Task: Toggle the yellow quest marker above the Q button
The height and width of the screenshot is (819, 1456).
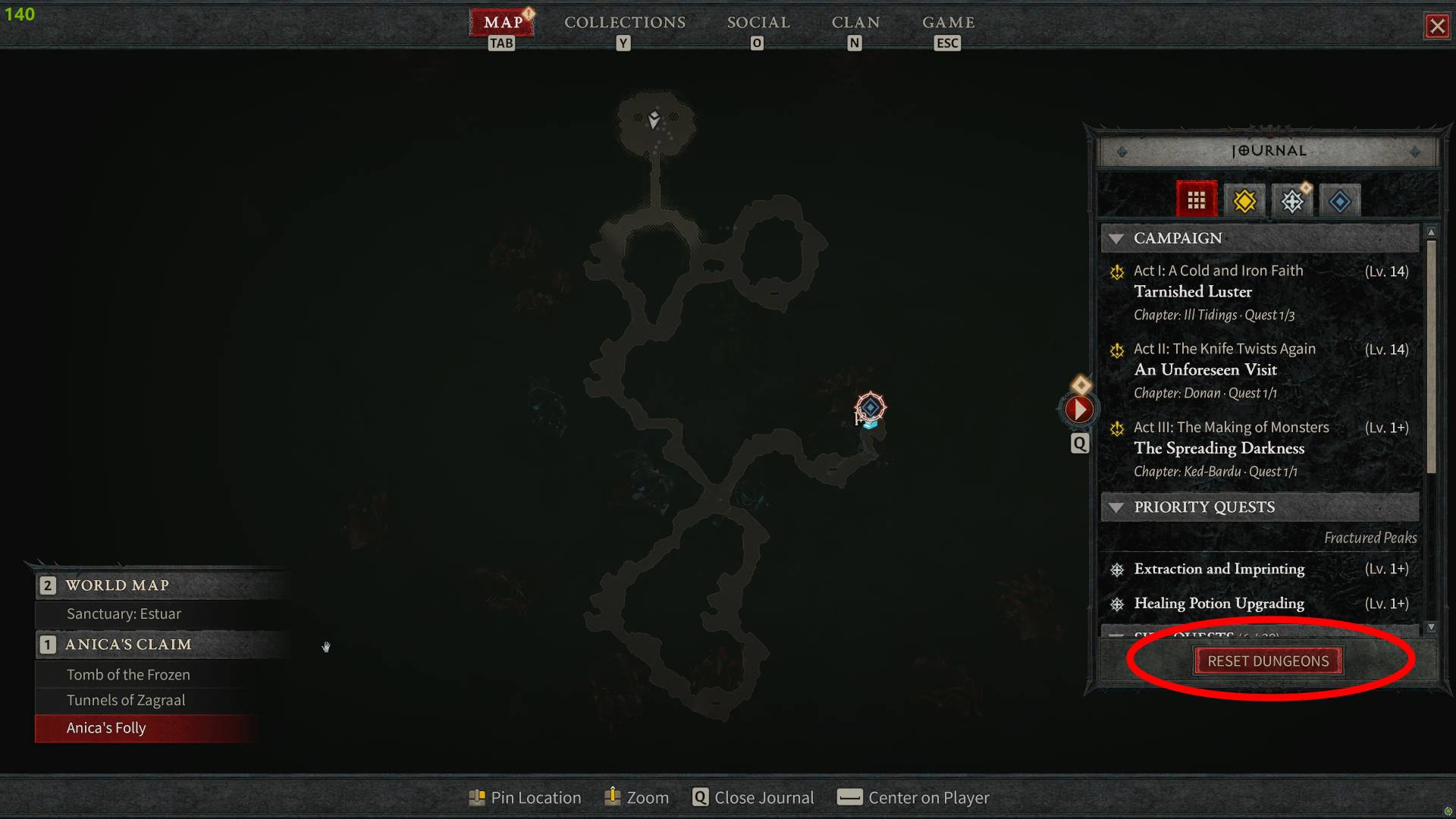Action: pos(1080,384)
